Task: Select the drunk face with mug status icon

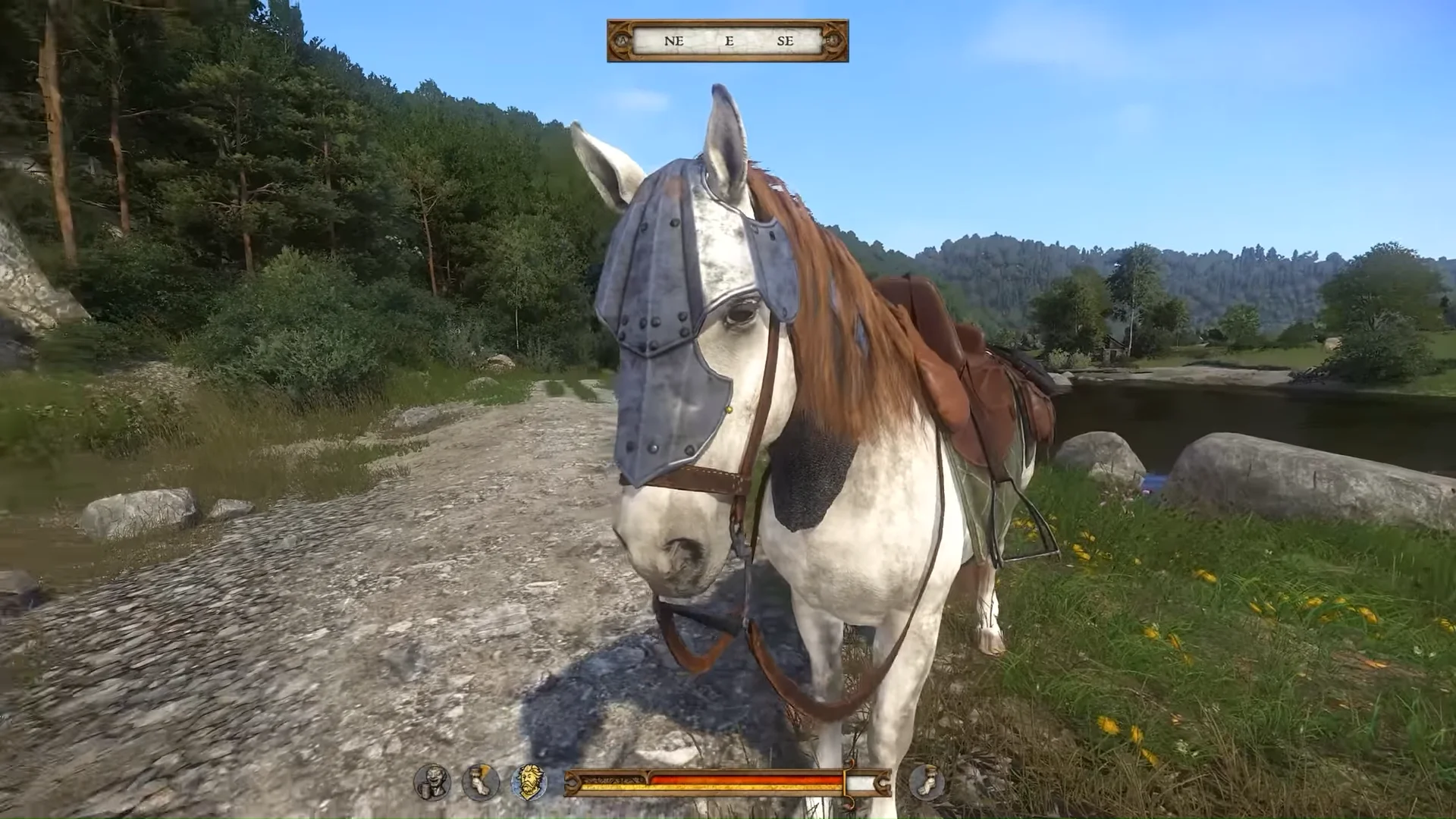Action: tap(432, 782)
